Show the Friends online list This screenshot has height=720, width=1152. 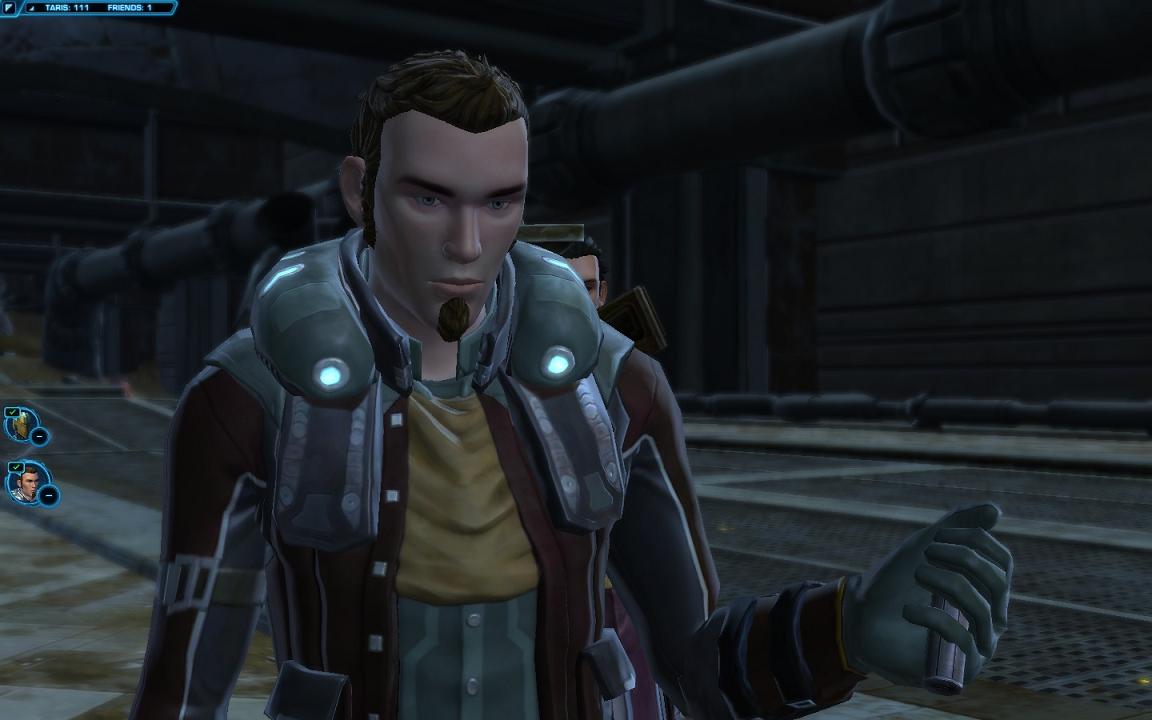[131, 7]
